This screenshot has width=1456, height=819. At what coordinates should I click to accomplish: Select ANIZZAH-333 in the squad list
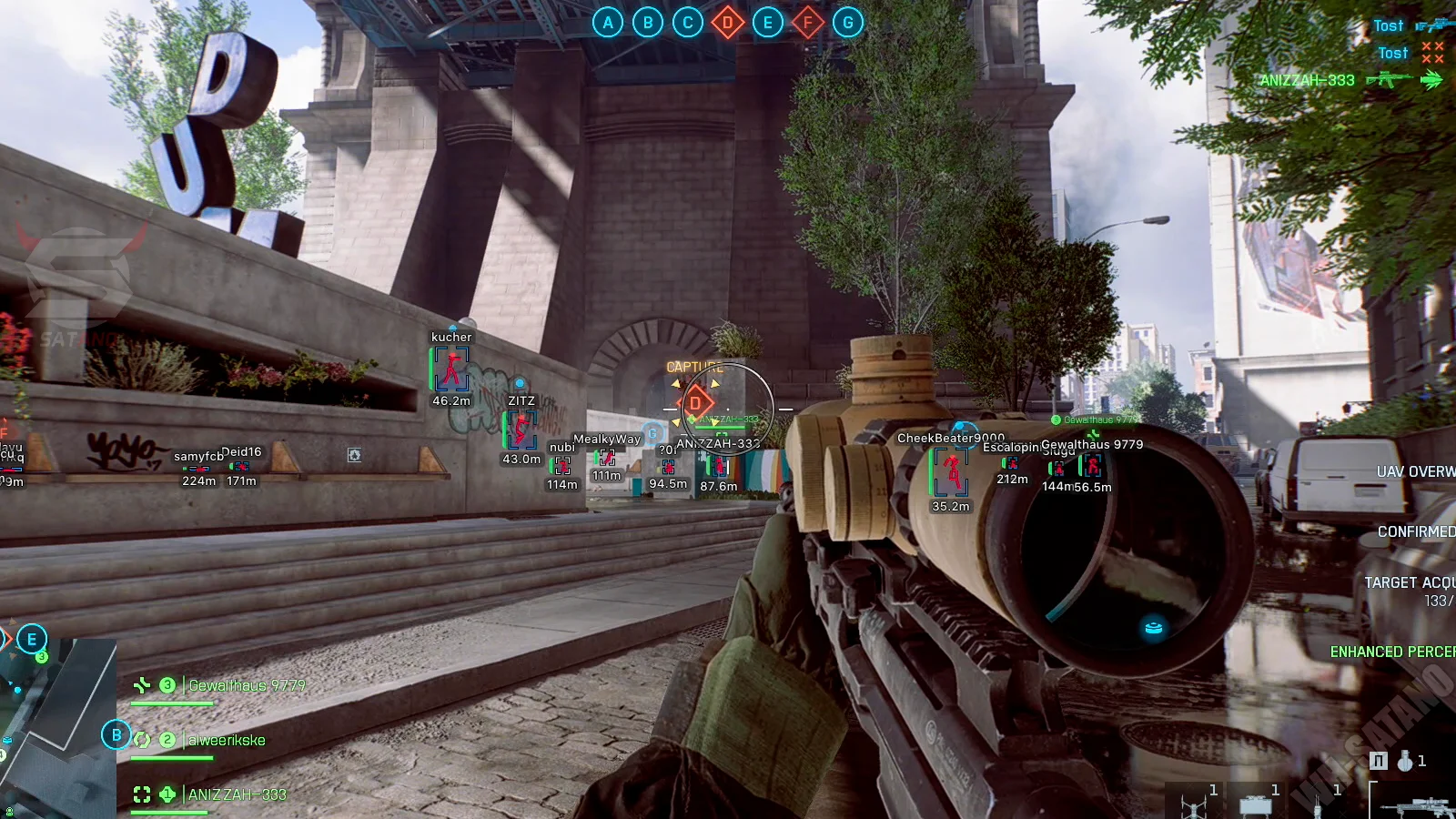point(237,794)
